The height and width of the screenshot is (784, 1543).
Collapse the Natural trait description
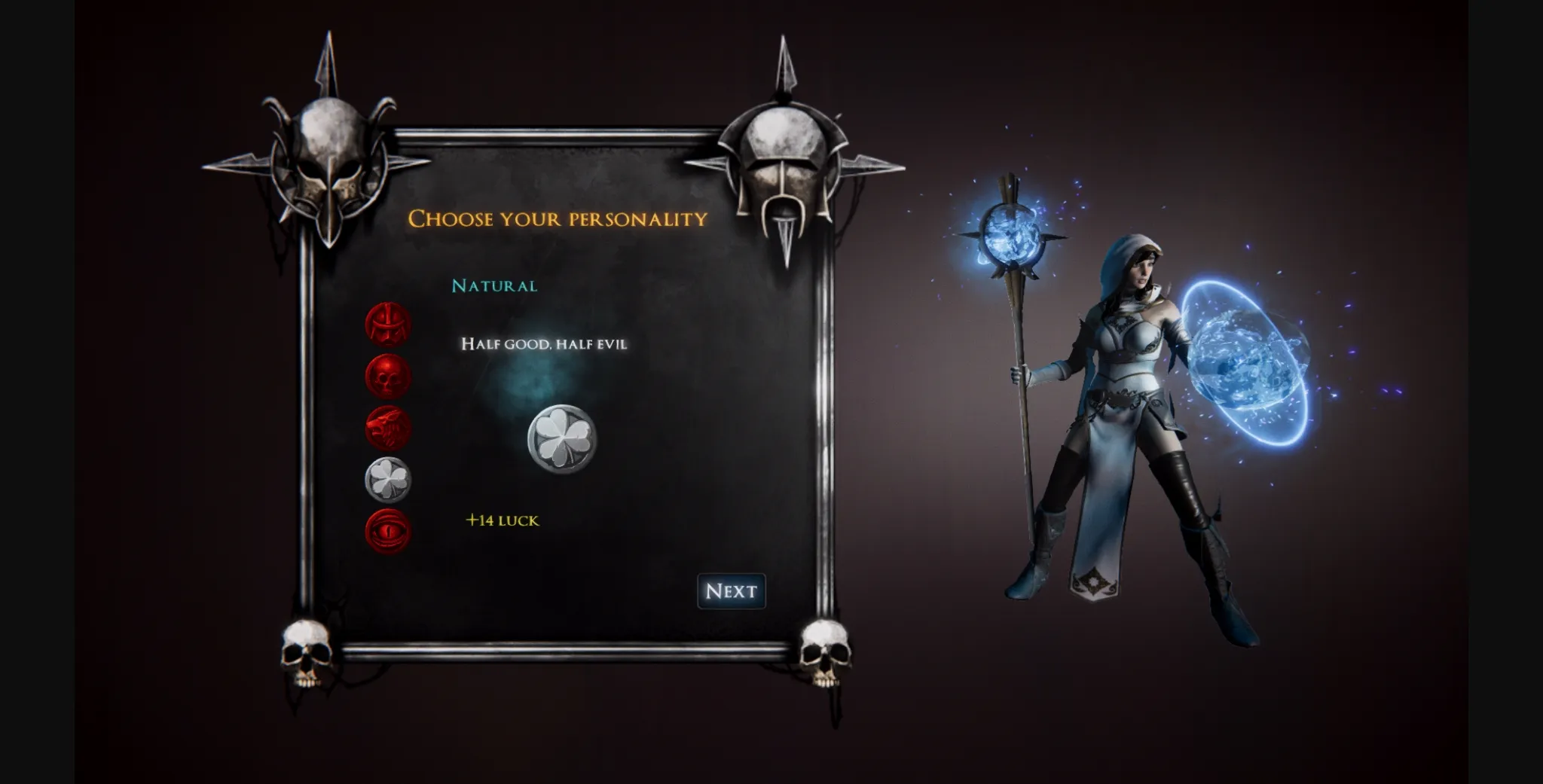(495, 286)
